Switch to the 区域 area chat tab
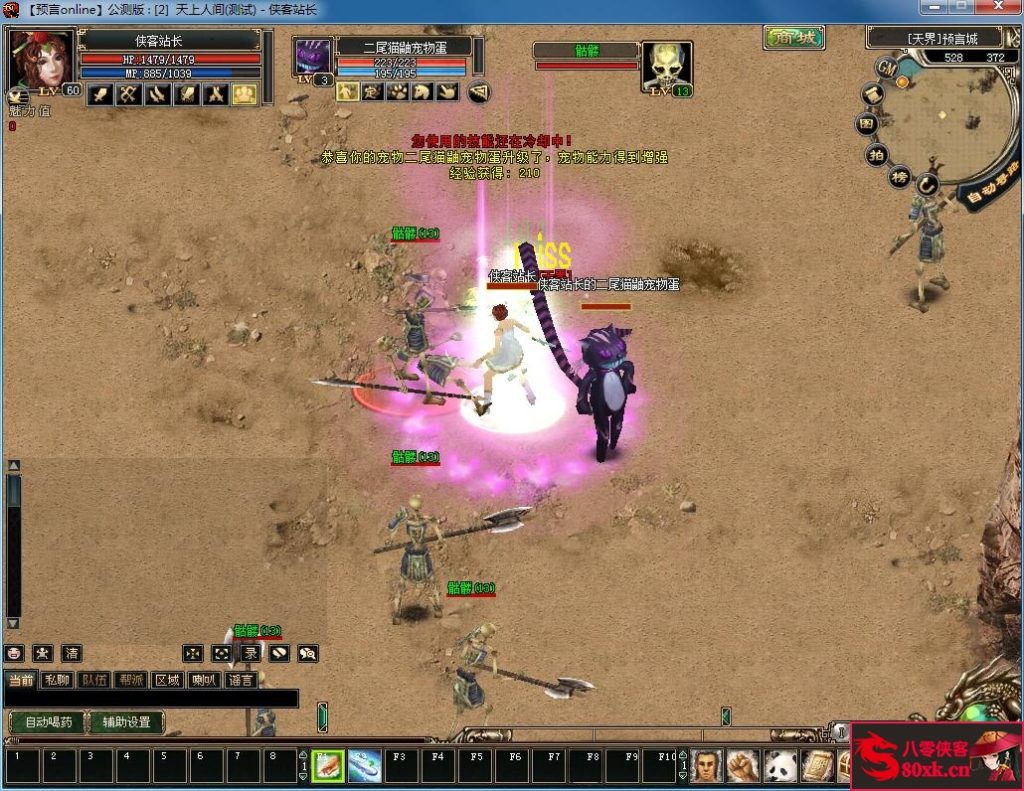The image size is (1024, 791). click(167, 680)
